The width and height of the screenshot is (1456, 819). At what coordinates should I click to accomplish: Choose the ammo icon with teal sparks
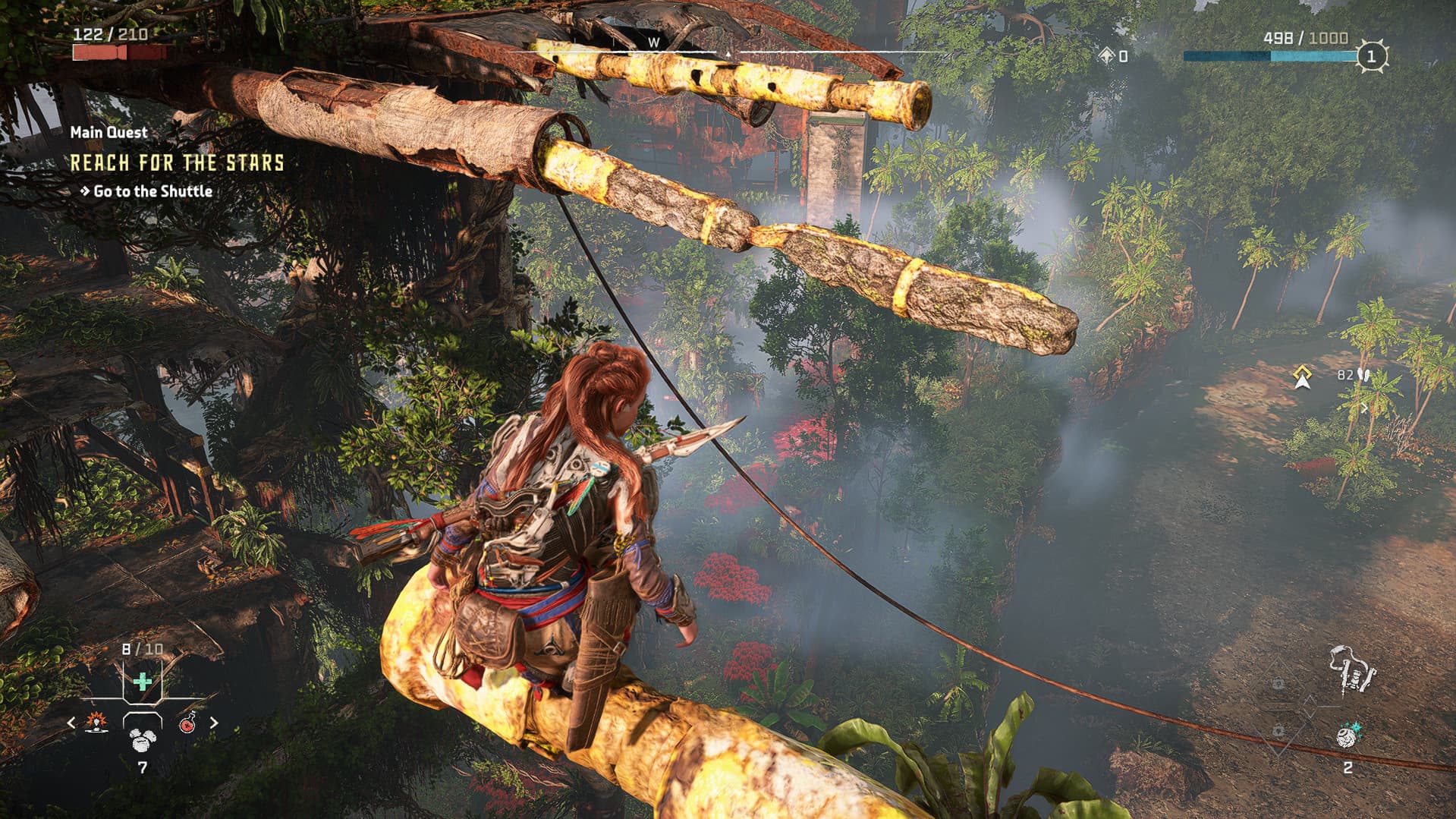coord(1348,734)
